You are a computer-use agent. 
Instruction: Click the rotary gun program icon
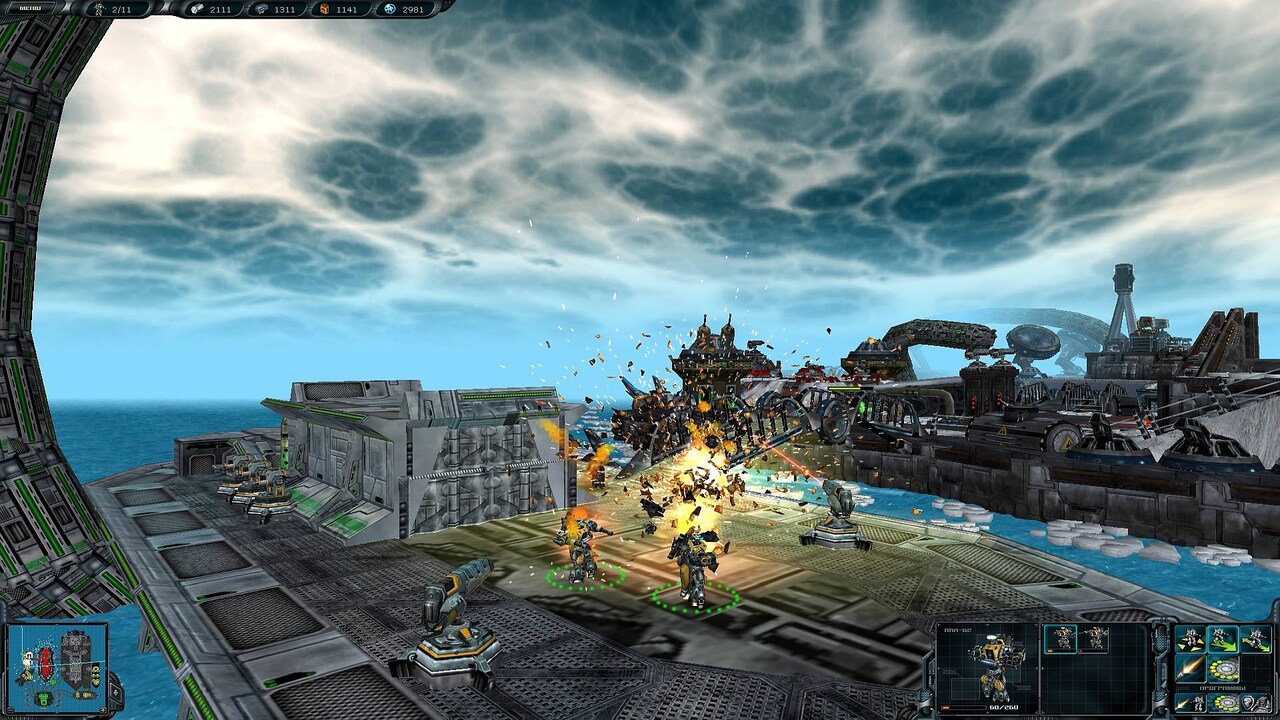[x=1224, y=703]
